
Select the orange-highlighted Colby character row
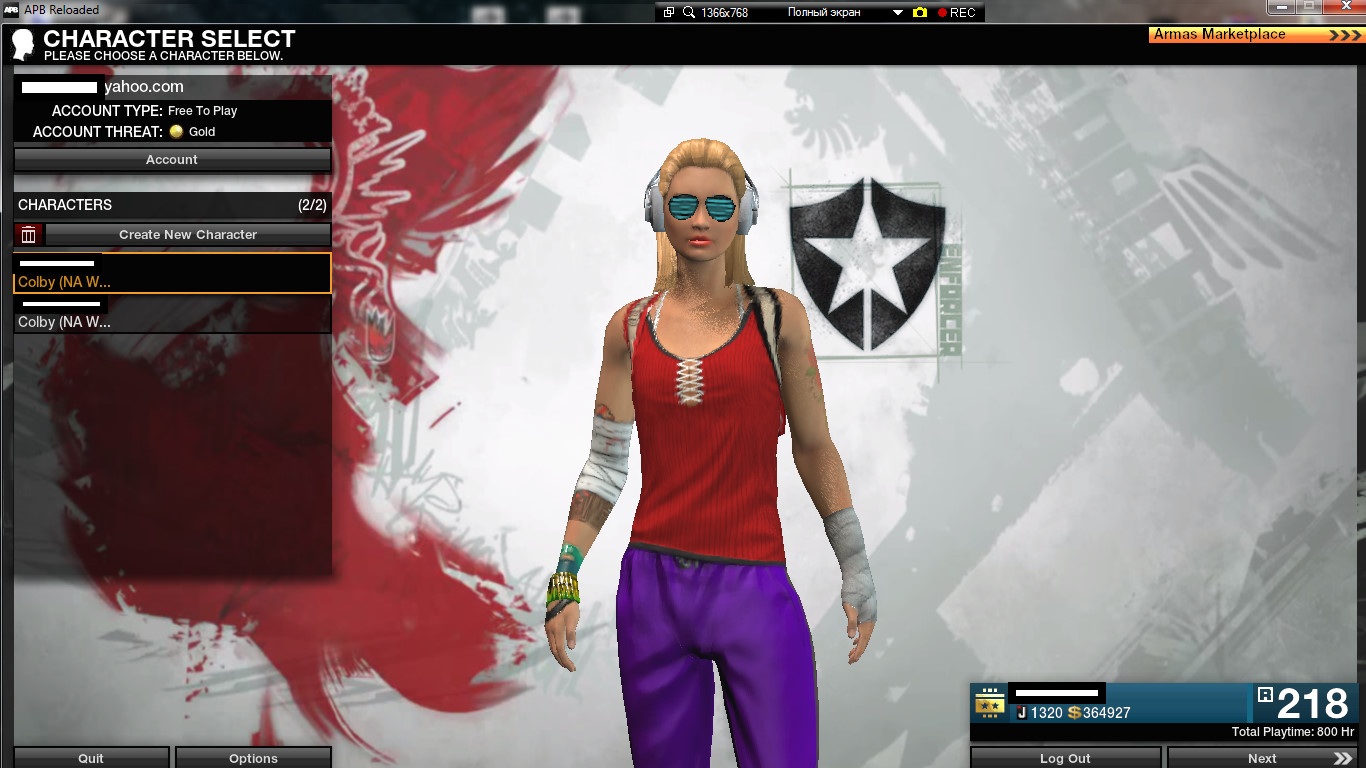pos(172,273)
